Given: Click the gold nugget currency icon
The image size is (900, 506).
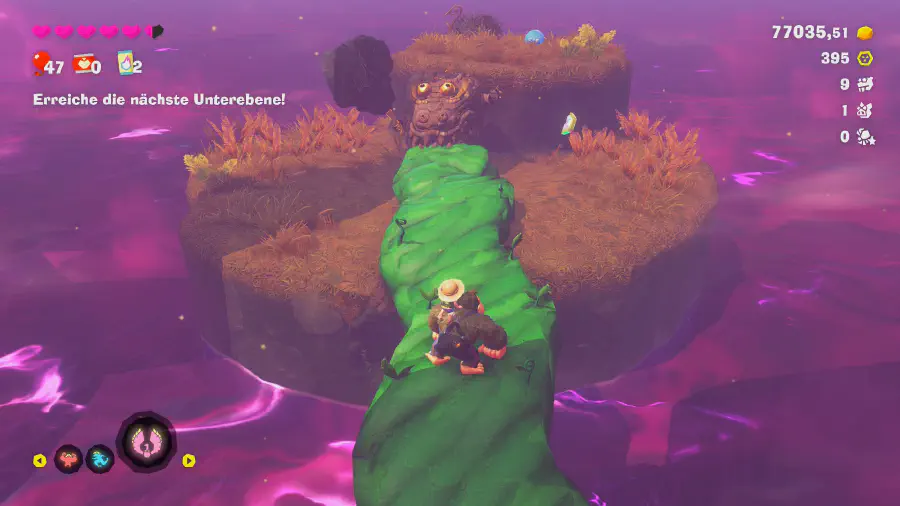Looking at the screenshot, I should (865, 33).
